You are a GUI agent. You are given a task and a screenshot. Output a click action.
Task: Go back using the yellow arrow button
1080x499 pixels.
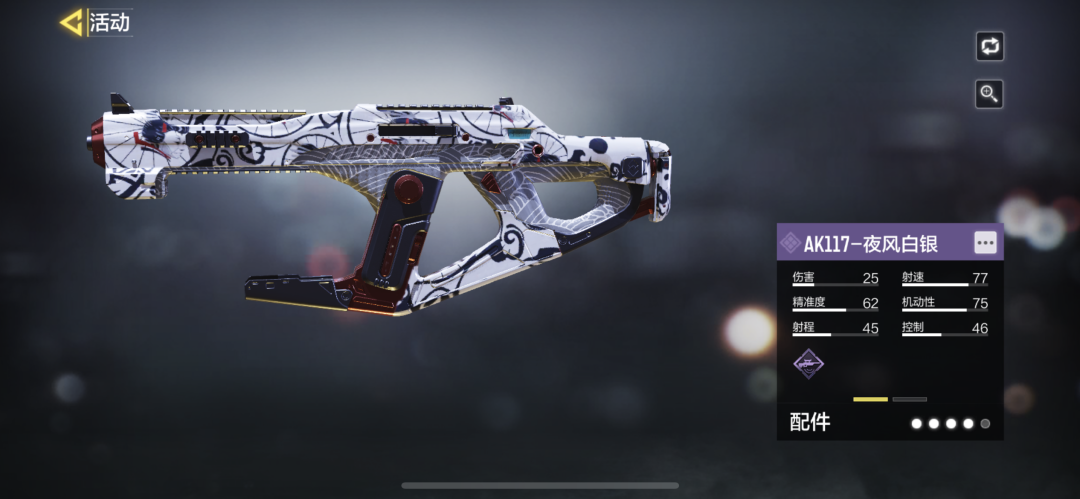pos(71,22)
